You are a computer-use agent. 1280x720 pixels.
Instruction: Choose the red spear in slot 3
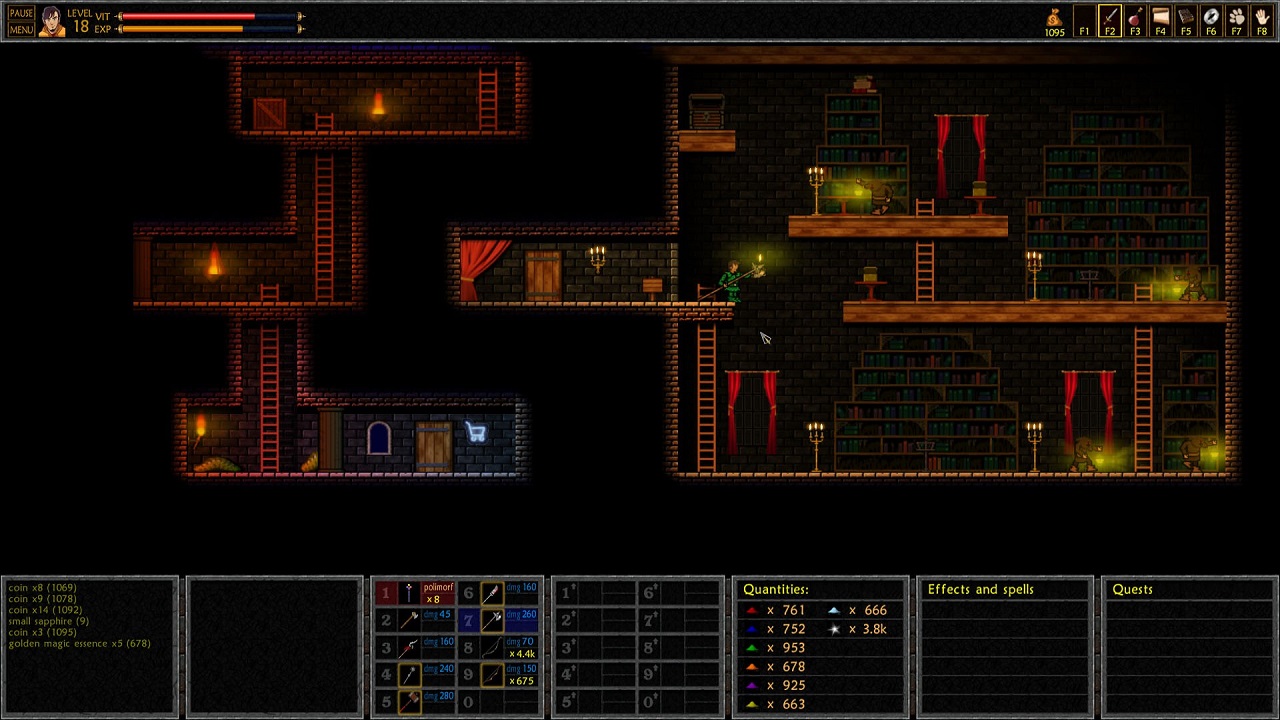click(410, 647)
